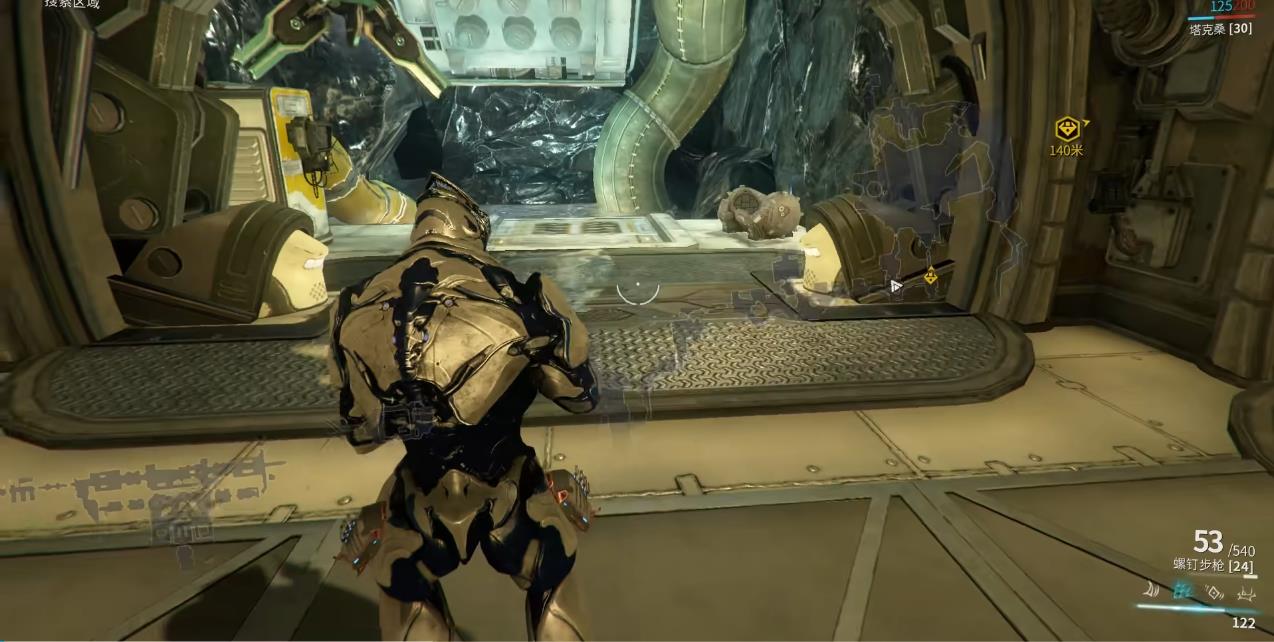Select the yellow diamond objective on the overlay map

931,276
